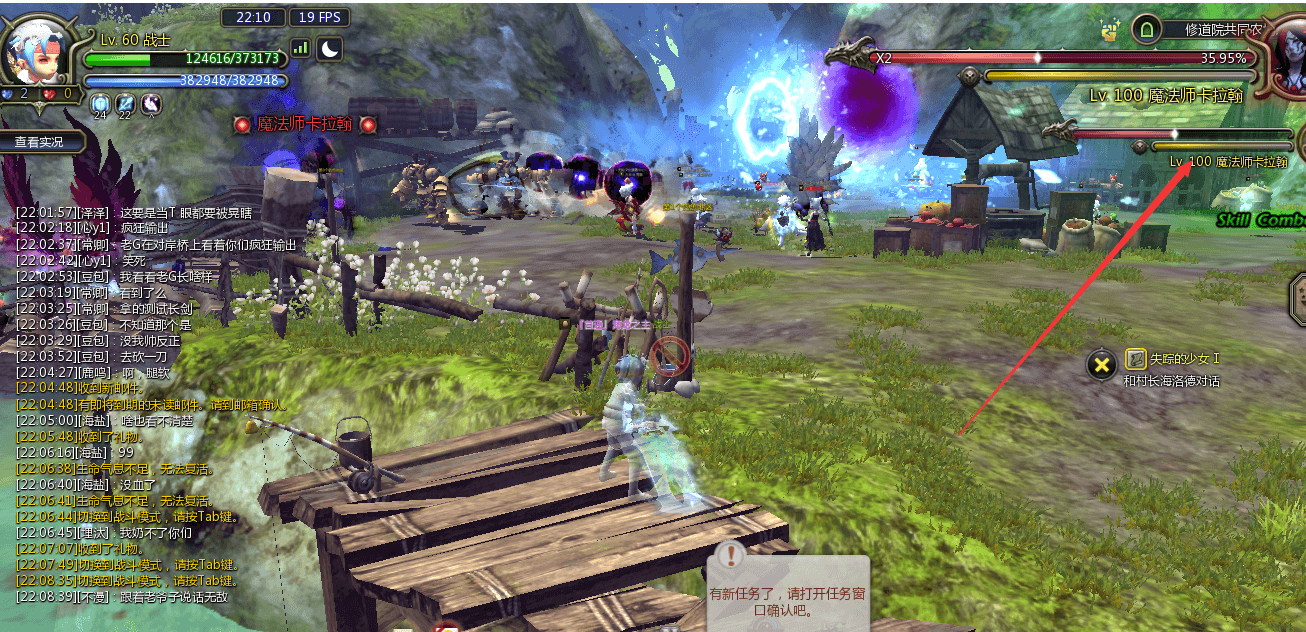Open the 查看实况 live status button
The width and height of the screenshot is (1306, 632).
(x=39, y=142)
